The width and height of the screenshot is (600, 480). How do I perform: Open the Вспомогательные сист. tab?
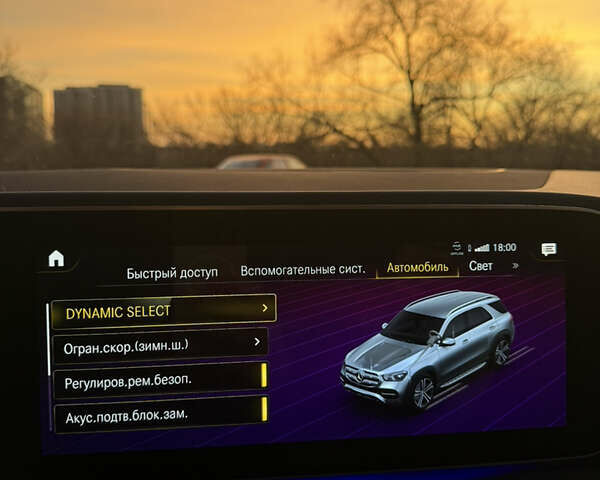pyautogui.click(x=302, y=270)
